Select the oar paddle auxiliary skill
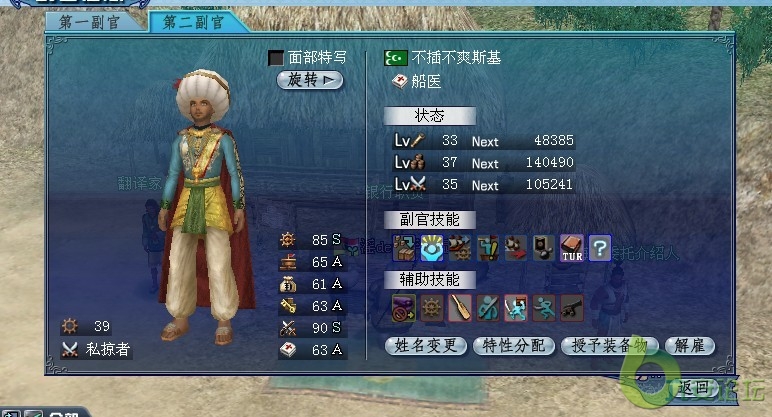 459,307
